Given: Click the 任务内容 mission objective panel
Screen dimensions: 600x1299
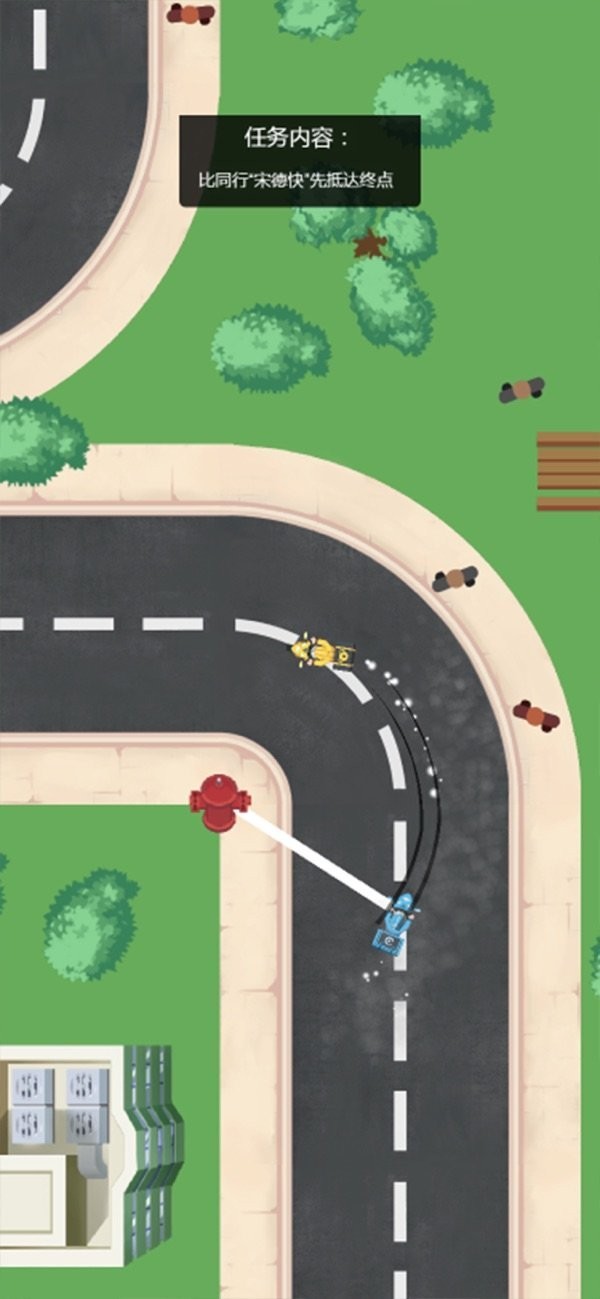Looking at the screenshot, I should tap(299, 161).
